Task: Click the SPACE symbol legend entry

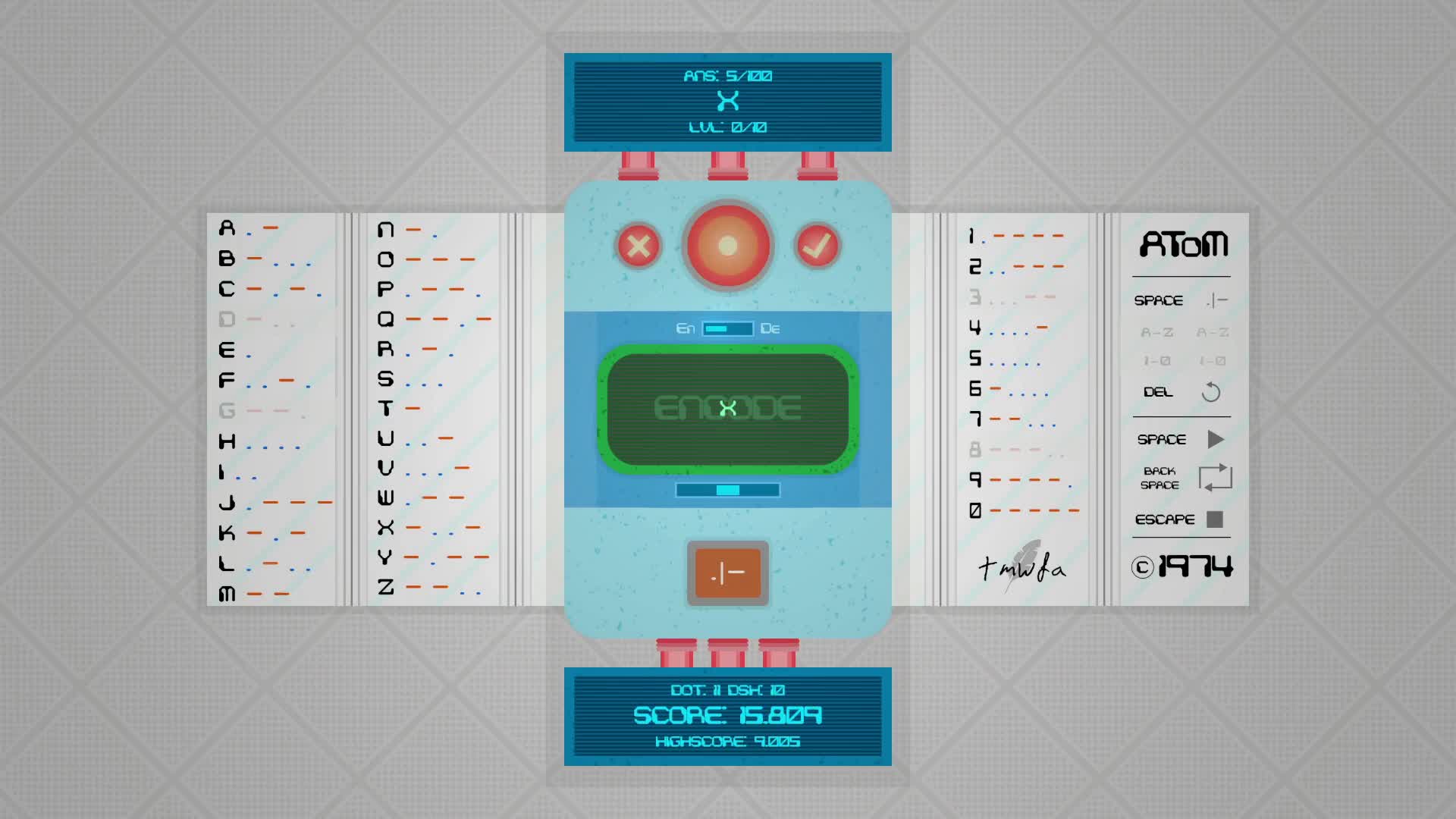Action: click(x=1159, y=300)
